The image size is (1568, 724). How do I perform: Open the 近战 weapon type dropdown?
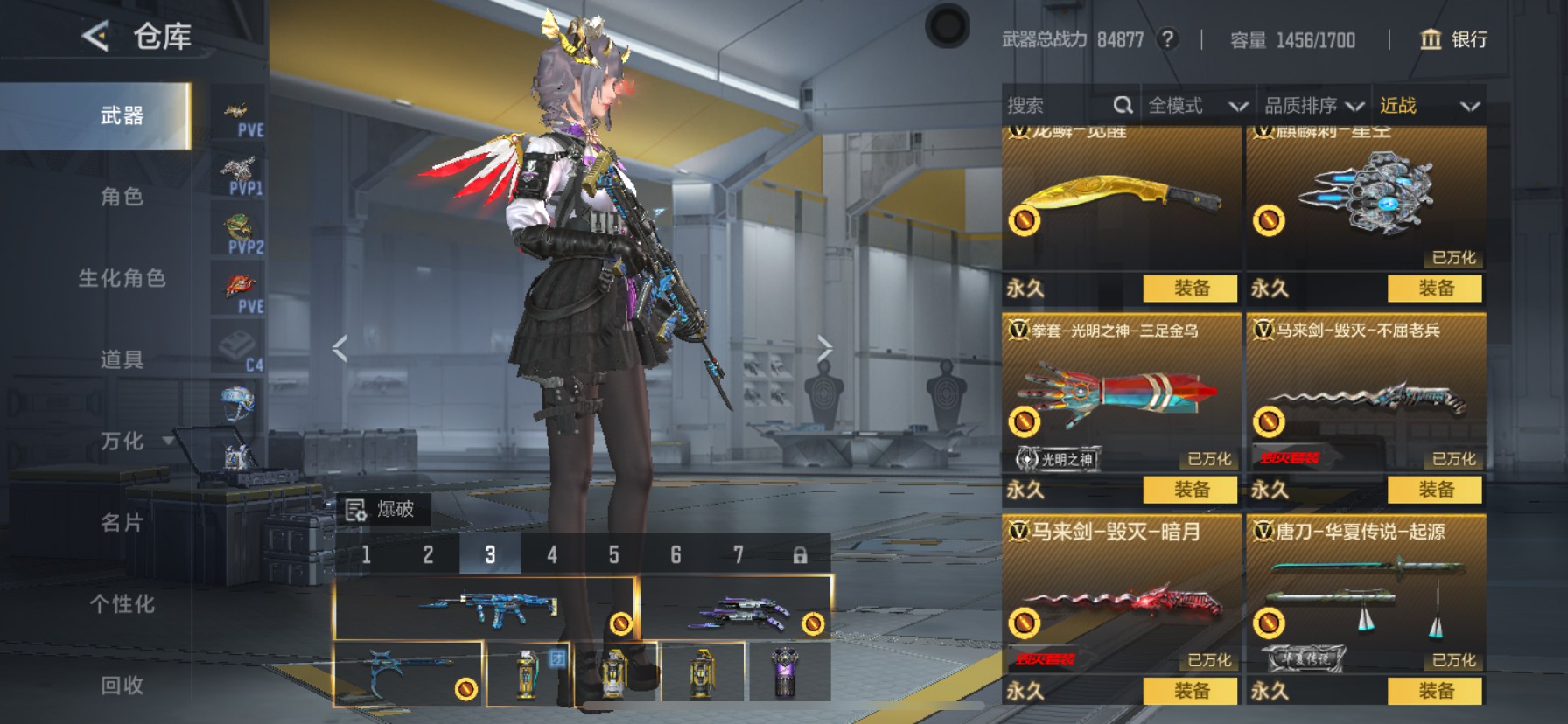tap(1429, 106)
